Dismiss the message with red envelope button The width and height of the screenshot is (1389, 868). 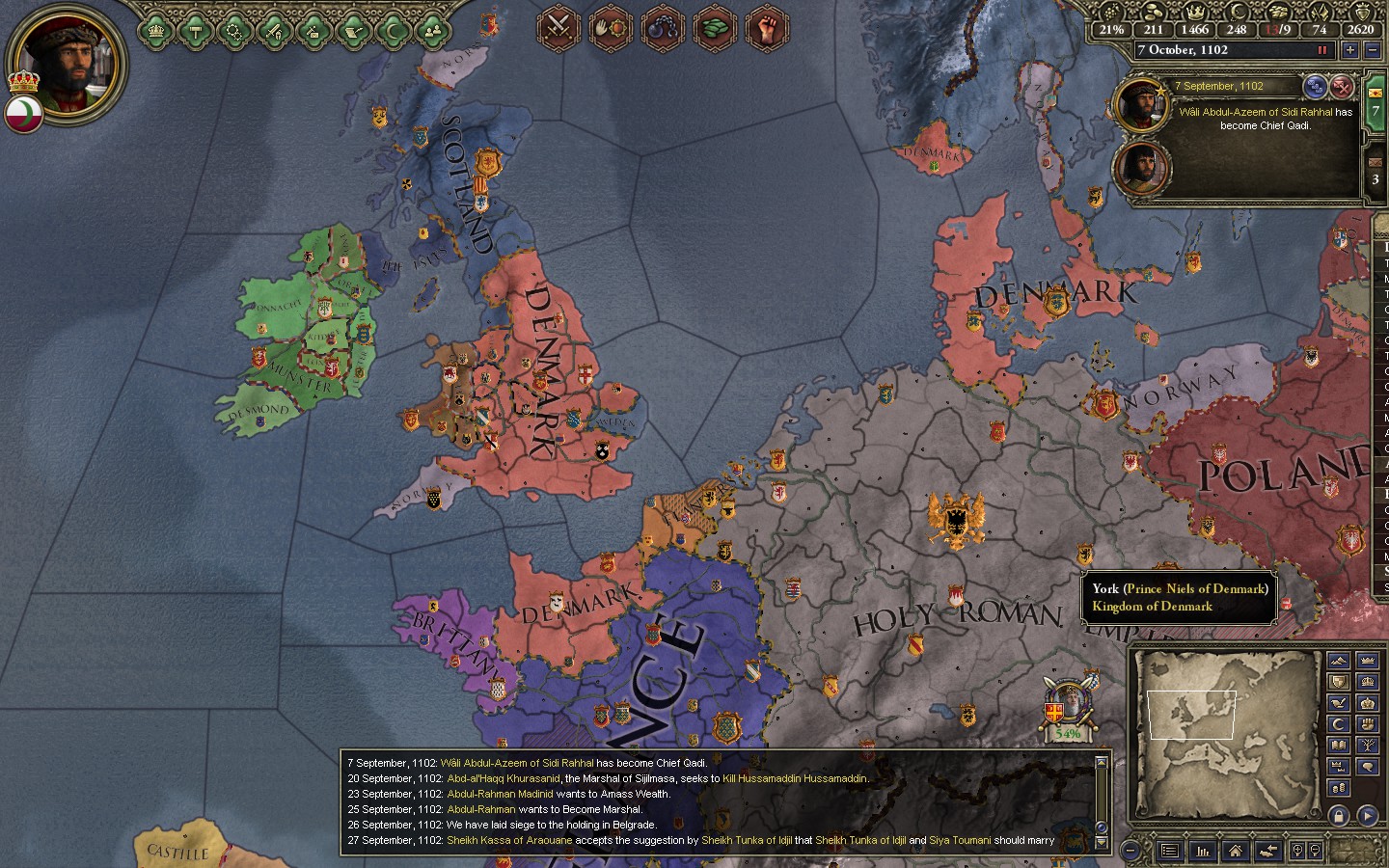point(1342,87)
